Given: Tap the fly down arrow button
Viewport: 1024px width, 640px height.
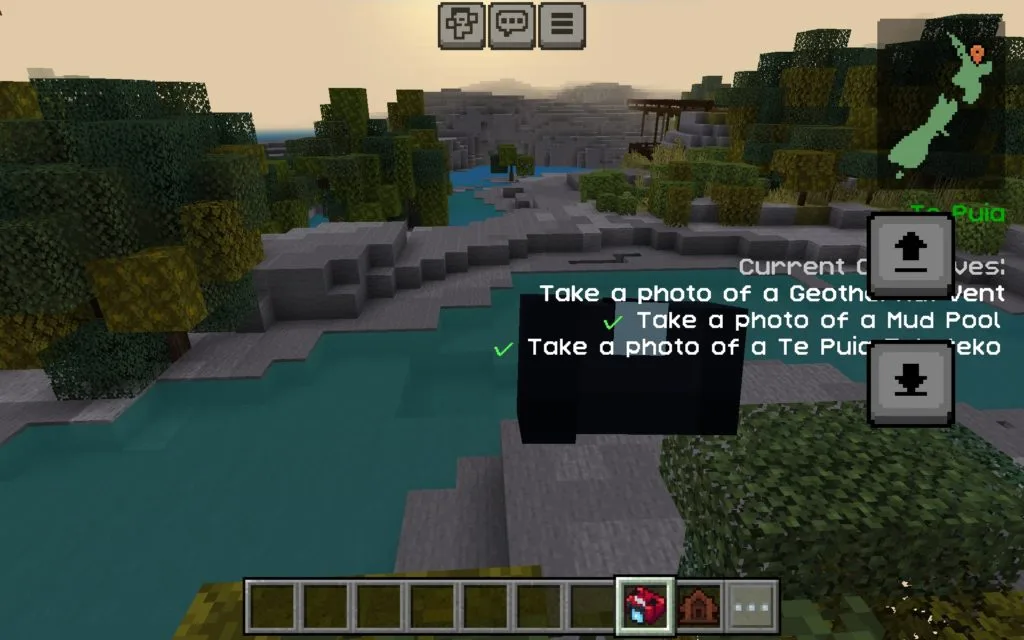Looking at the screenshot, I should pyautogui.click(x=910, y=384).
